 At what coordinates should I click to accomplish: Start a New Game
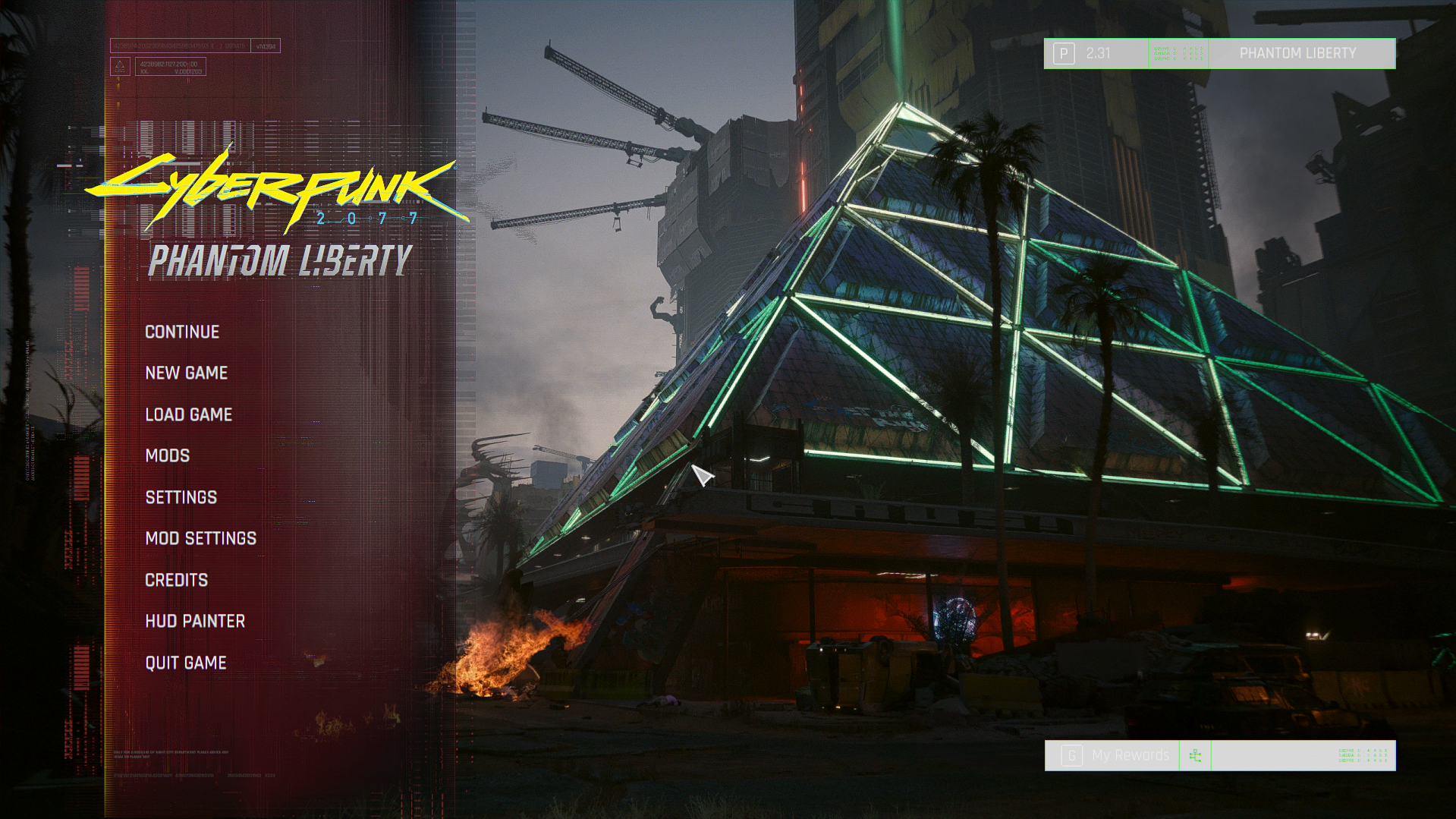(x=186, y=373)
